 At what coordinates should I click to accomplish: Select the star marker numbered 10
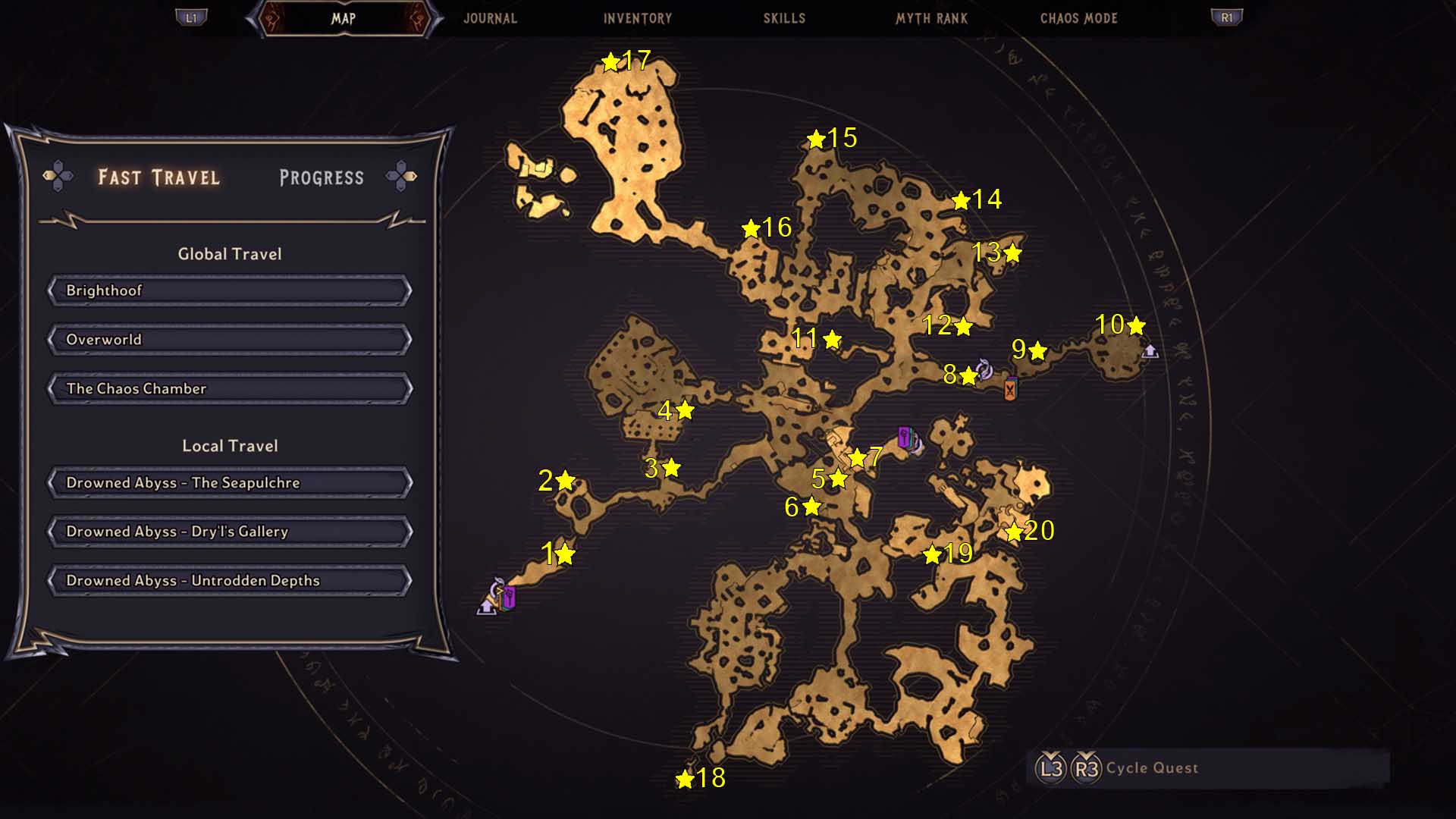point(1136,326)
